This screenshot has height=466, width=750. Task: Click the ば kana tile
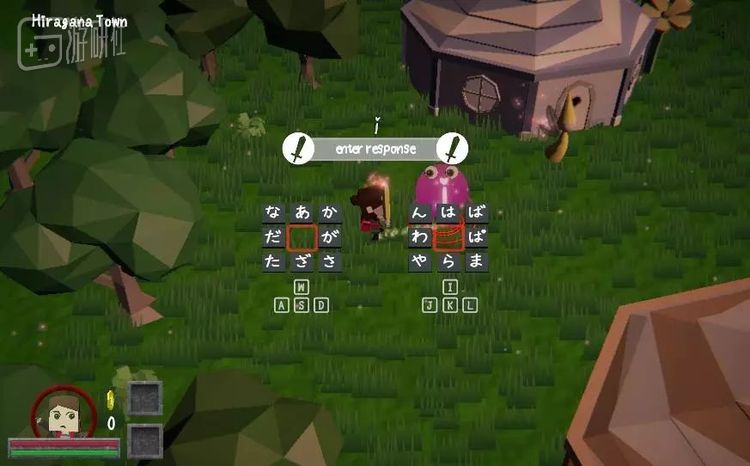[476, 212]
